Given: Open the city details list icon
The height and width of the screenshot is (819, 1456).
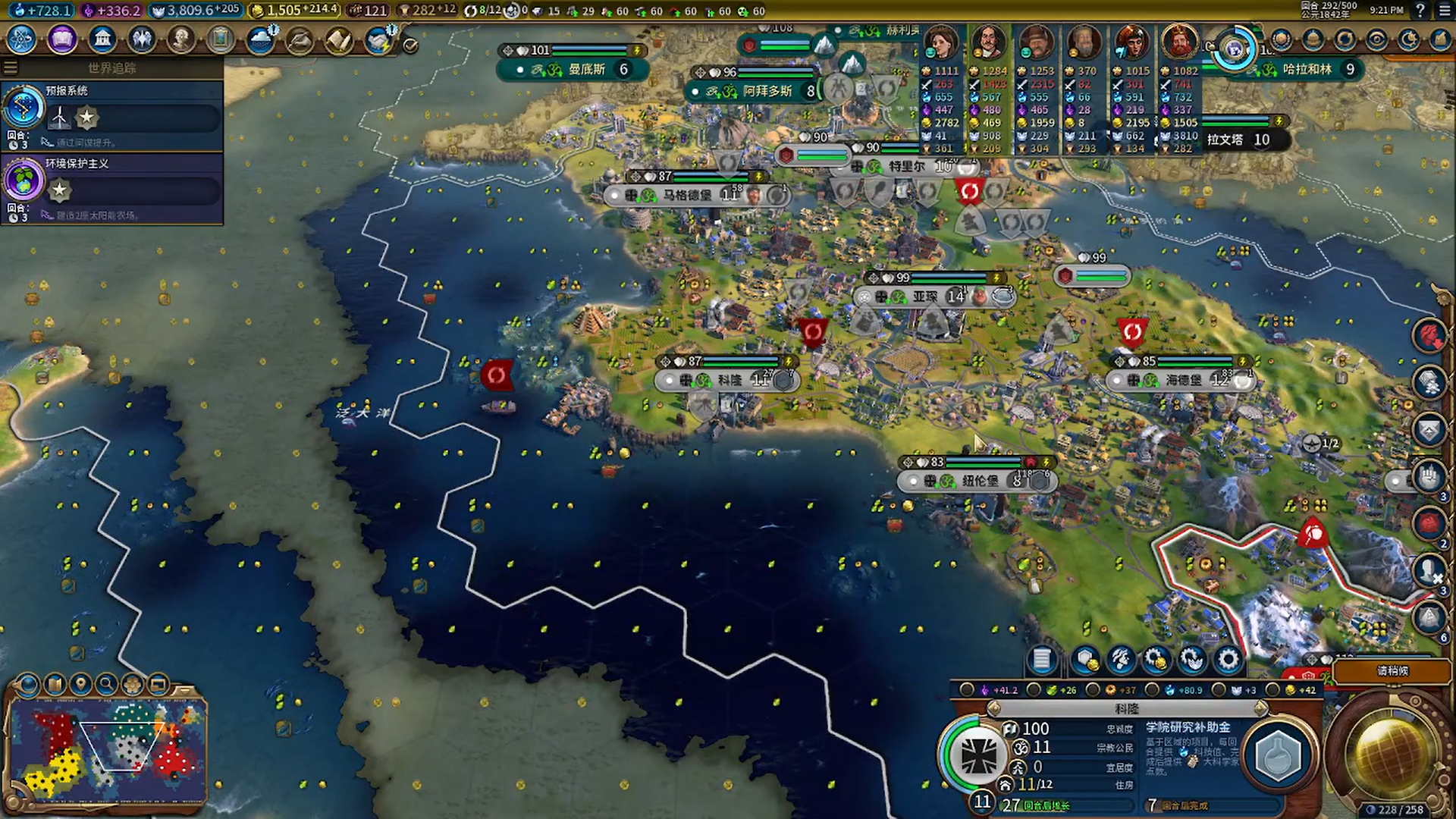Looking at the screenshot, I should click(x=1042, y=660).
